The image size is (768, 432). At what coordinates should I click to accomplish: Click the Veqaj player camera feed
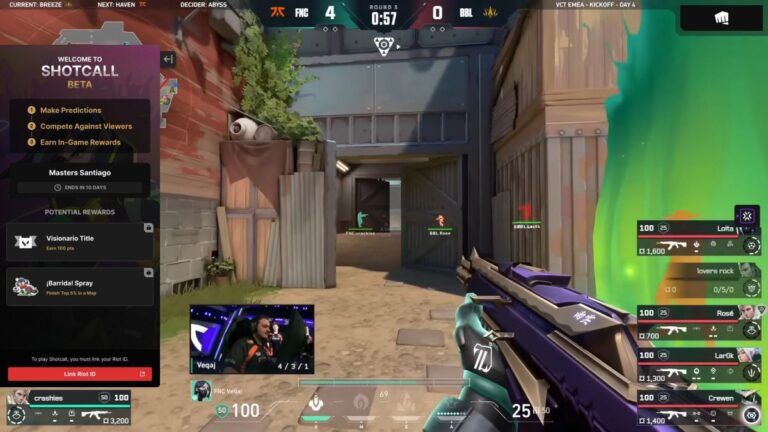(x=252, y=339)
